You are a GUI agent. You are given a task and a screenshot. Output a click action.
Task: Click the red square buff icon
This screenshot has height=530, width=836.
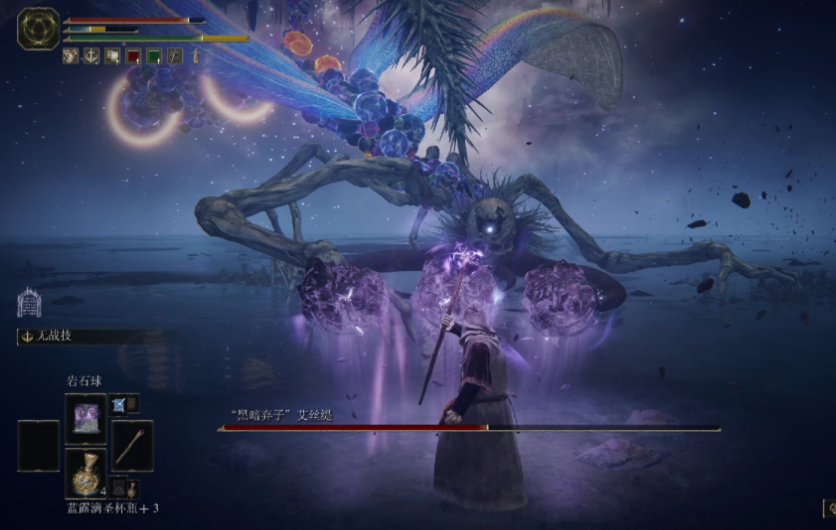(x=133, y=56)
